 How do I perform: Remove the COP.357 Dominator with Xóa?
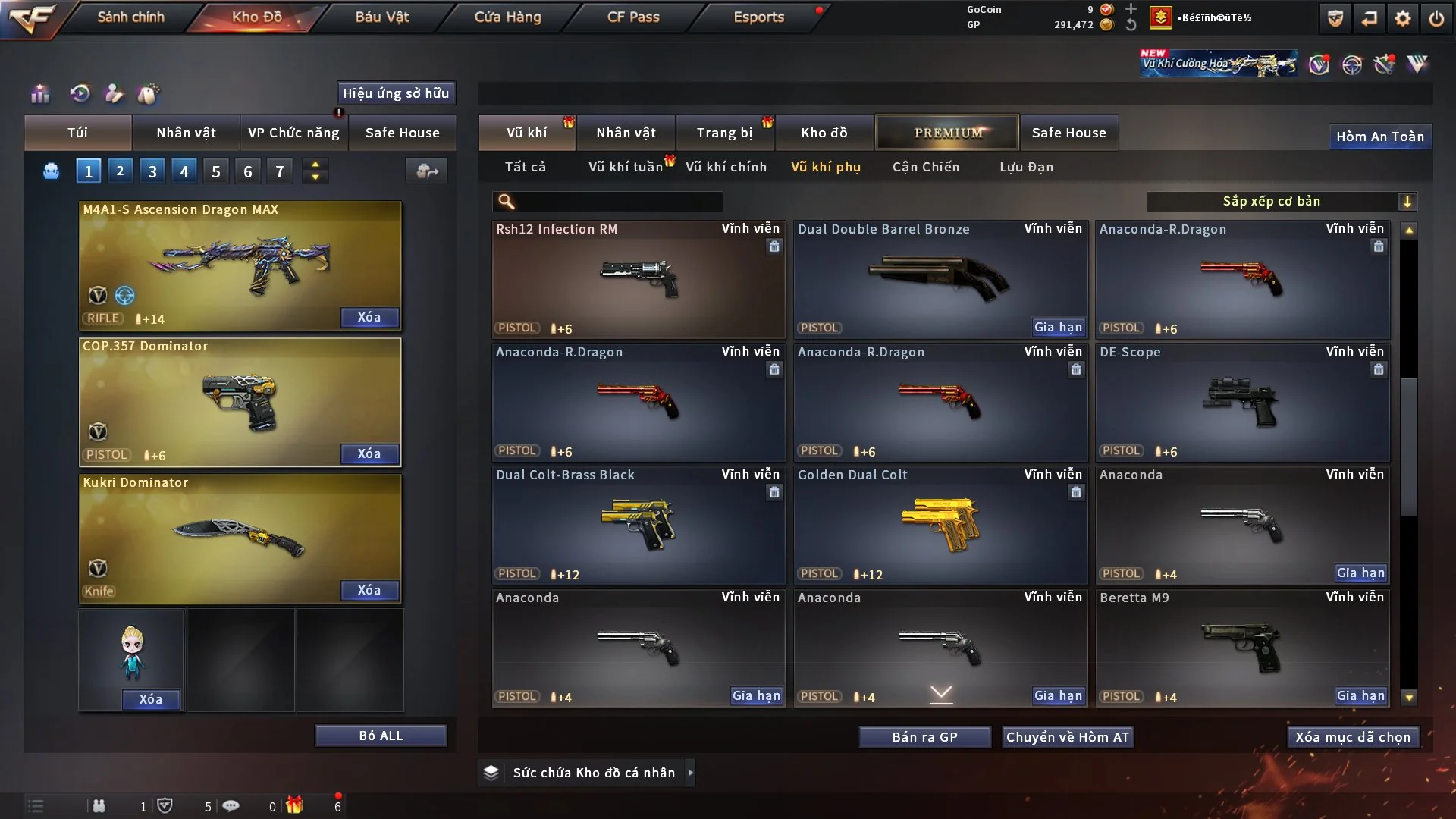click(x=369, y=453)
